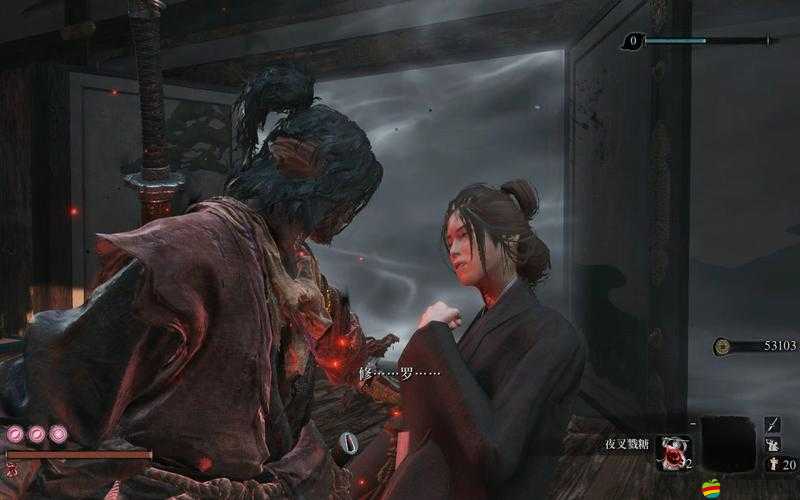Click the empty black prosthetic tool slot
800x500 pixels.
pos(727,443)
